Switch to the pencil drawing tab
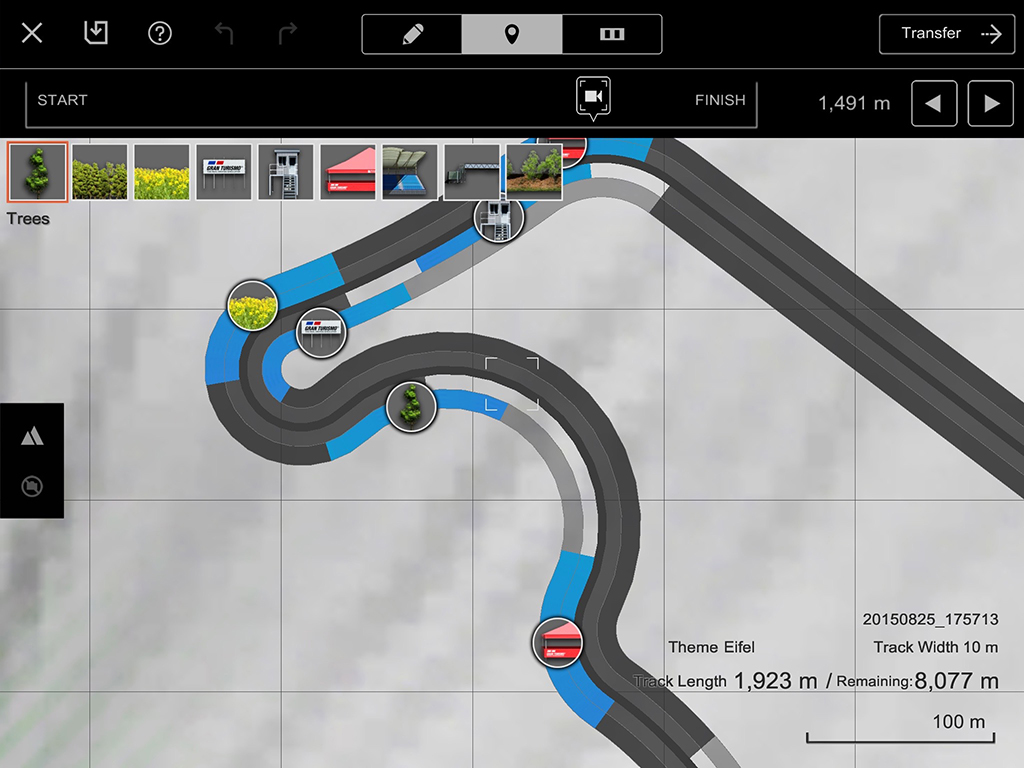This screenshot has width=1024, height=768. coord(412,34)
